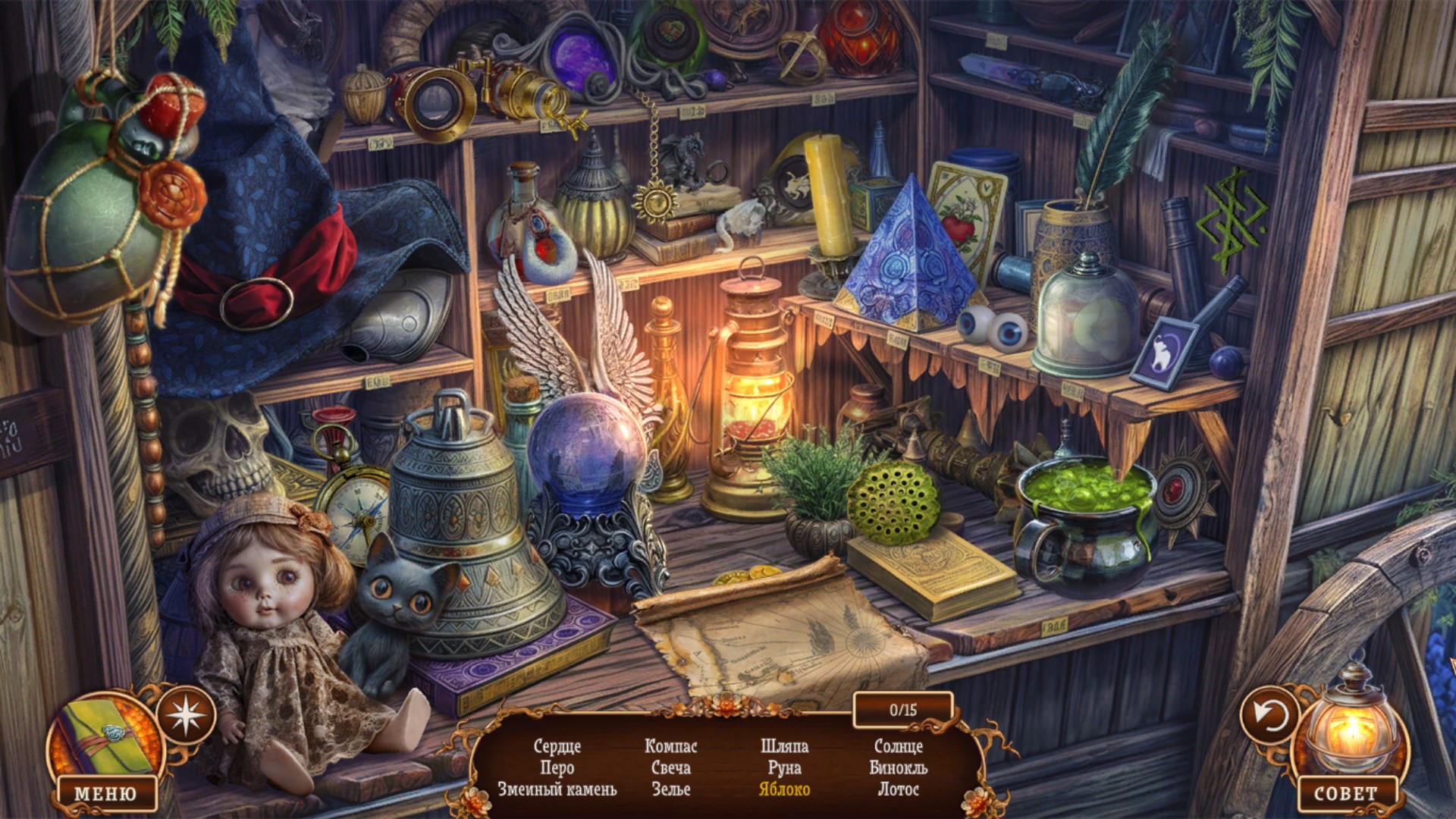Select the word Руна in the list
The height and width of the screenshot is (819, 1456).
[x=784, y=767]
